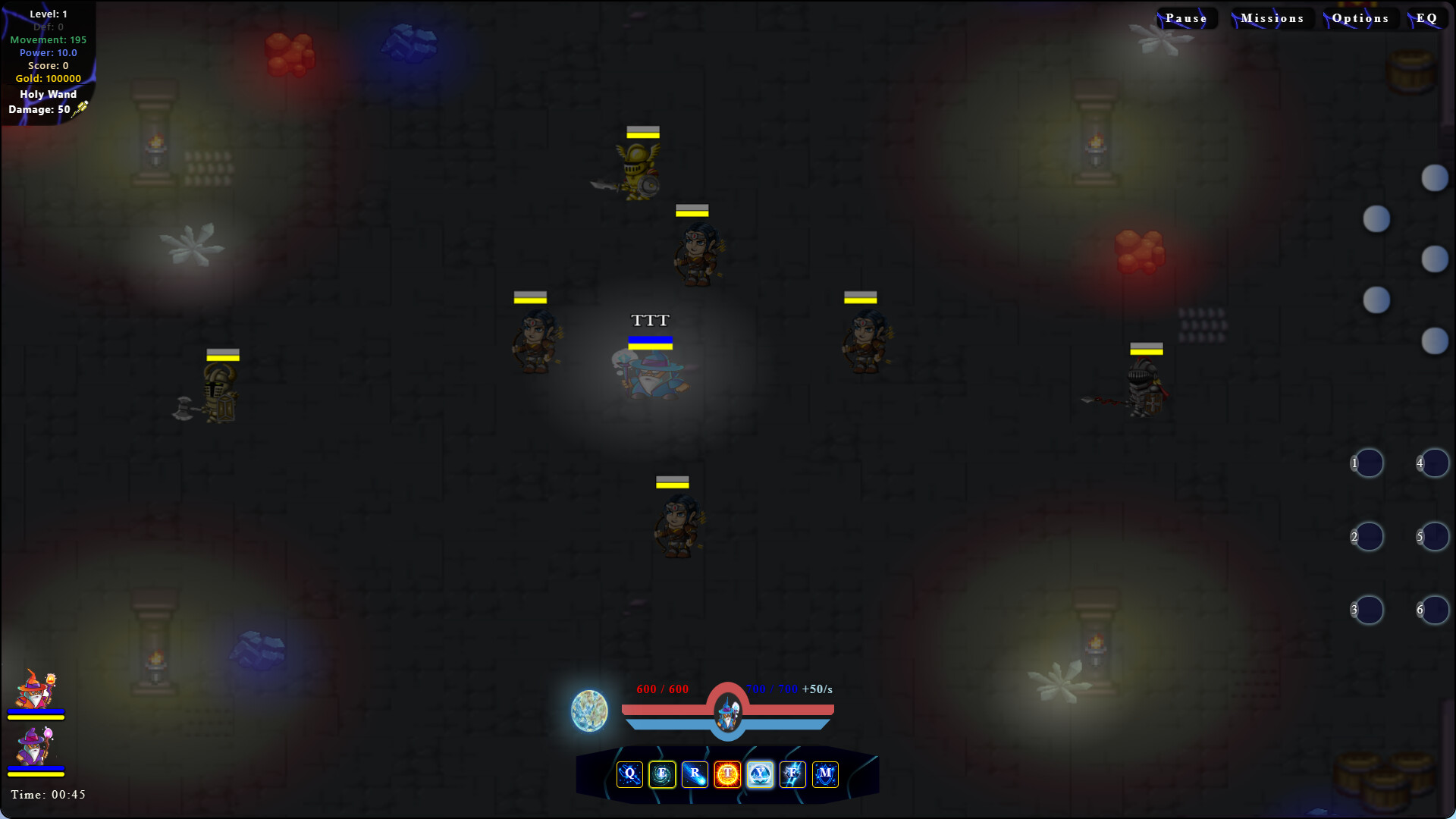This screenshot has width=1456, height=819.
Task: Open the Options menu
Action: click(1360, 17)
